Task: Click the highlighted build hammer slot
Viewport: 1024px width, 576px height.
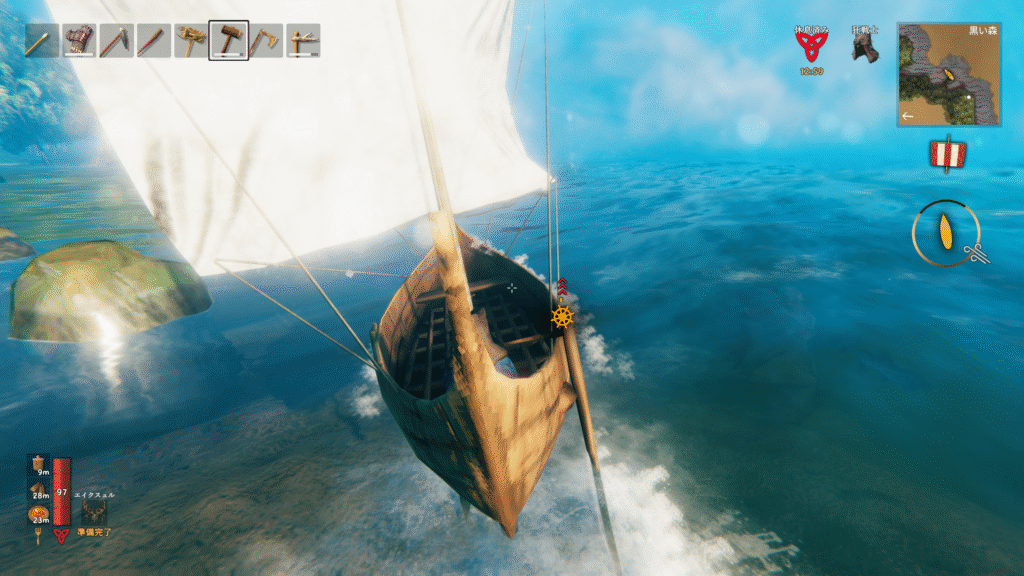Action: coord(229,41)
